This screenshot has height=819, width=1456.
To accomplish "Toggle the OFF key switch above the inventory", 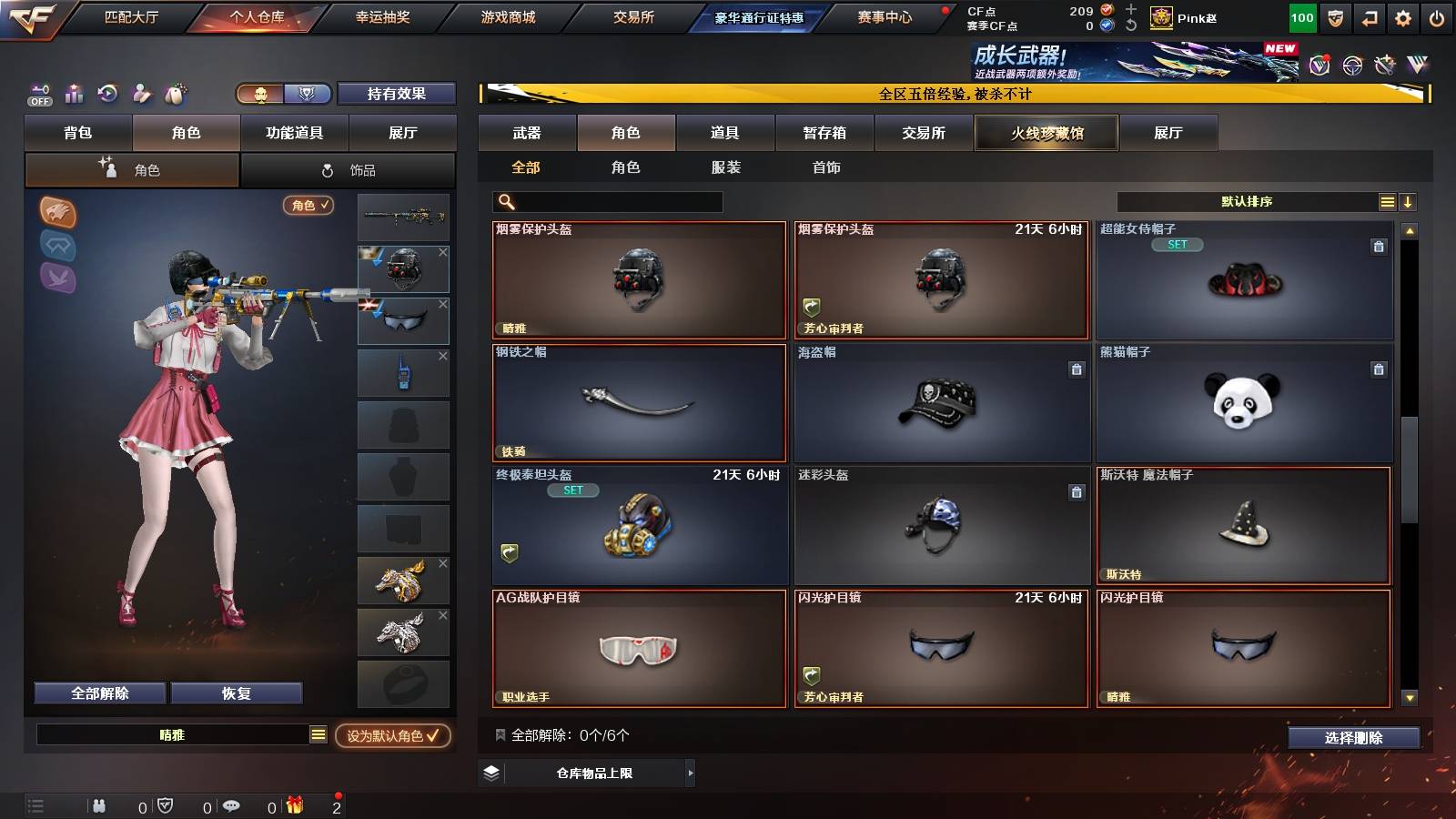I will (x=38, y=94).
